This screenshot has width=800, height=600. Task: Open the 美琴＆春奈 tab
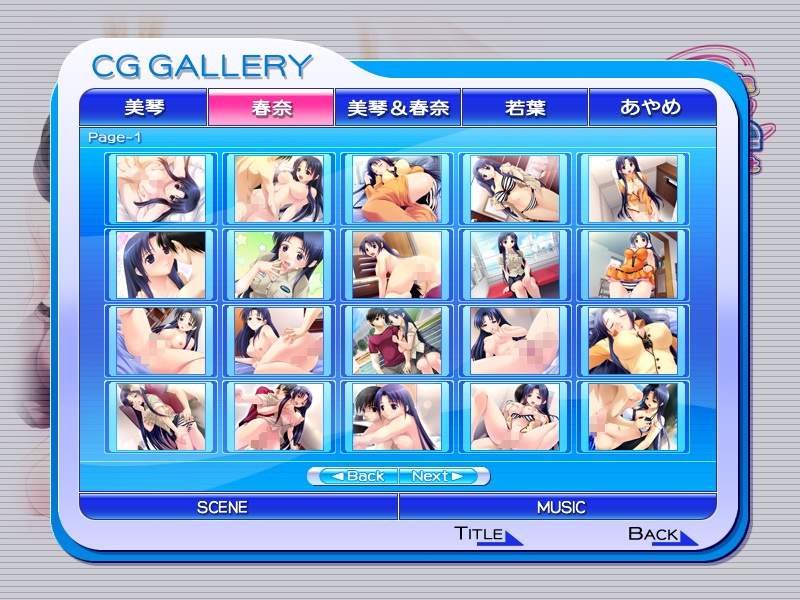tap(398, 107)
